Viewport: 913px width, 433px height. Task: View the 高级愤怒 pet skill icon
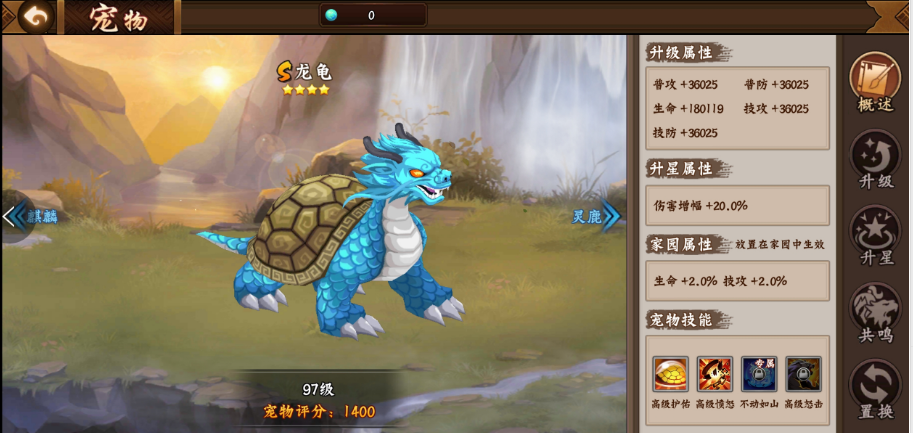[x=714, y=374]
